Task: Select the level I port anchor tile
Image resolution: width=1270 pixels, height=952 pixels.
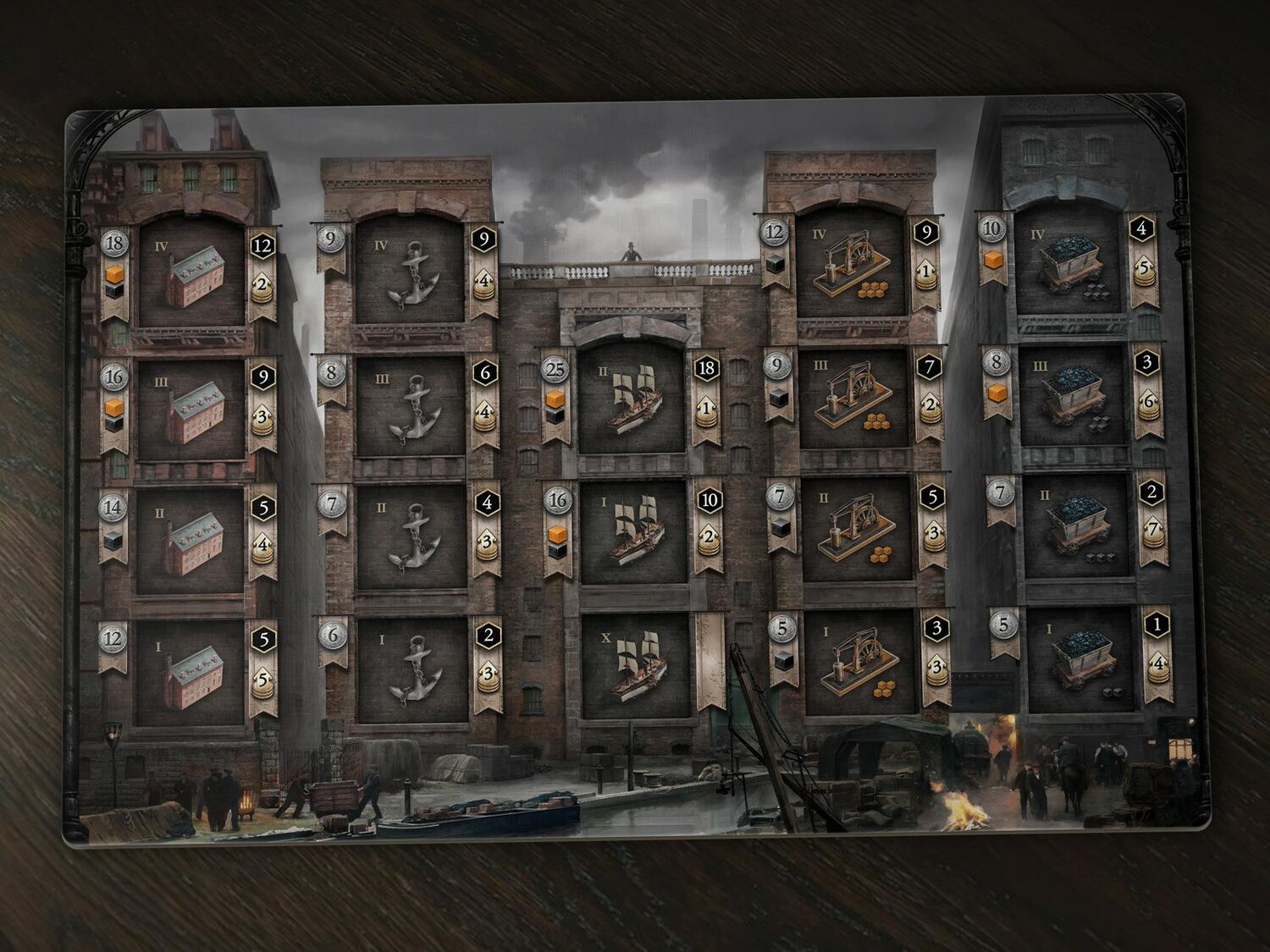Action: point(411,670)
